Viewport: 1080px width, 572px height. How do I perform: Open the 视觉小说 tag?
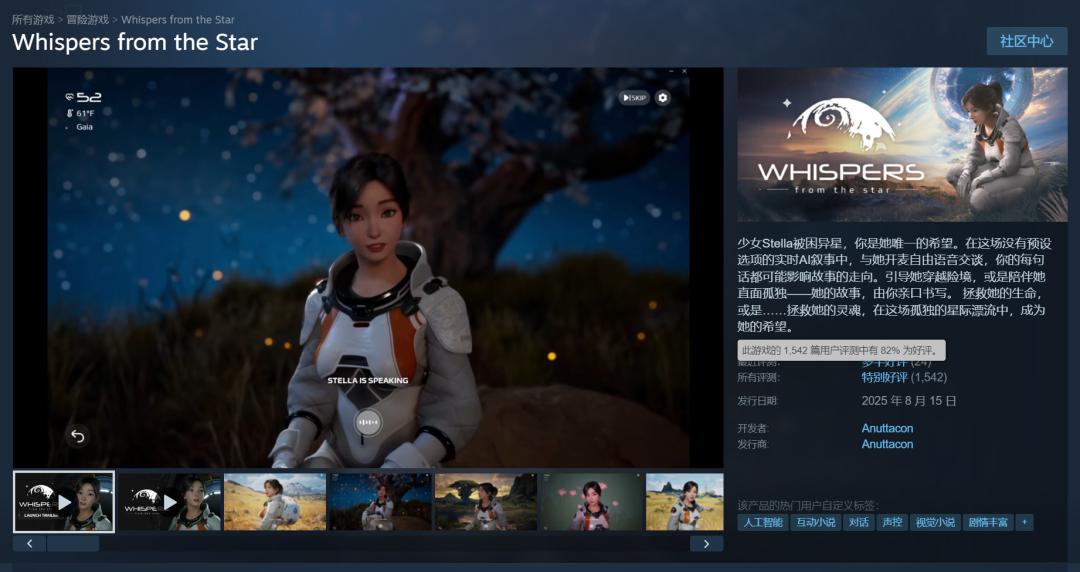click(934, 522)
